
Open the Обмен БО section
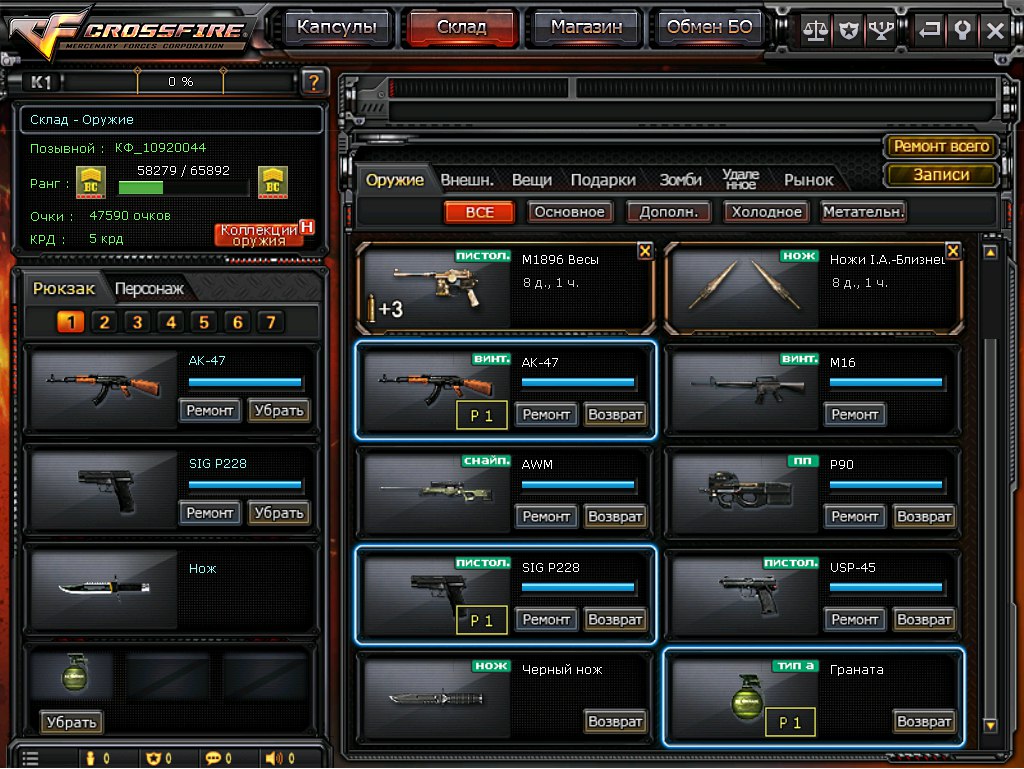coord(708,28)
